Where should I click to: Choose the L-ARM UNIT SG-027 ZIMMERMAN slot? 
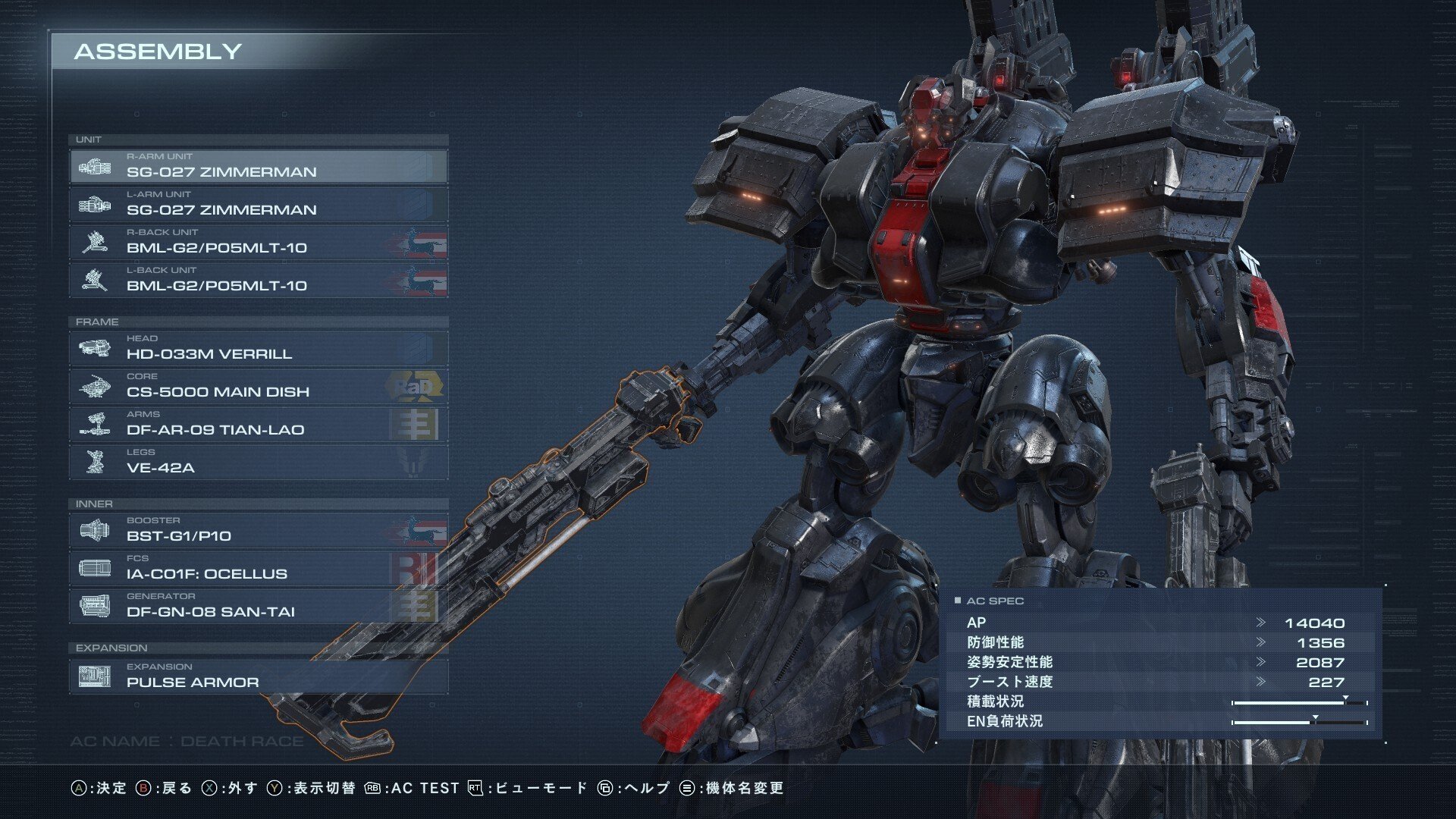point(258,204)
